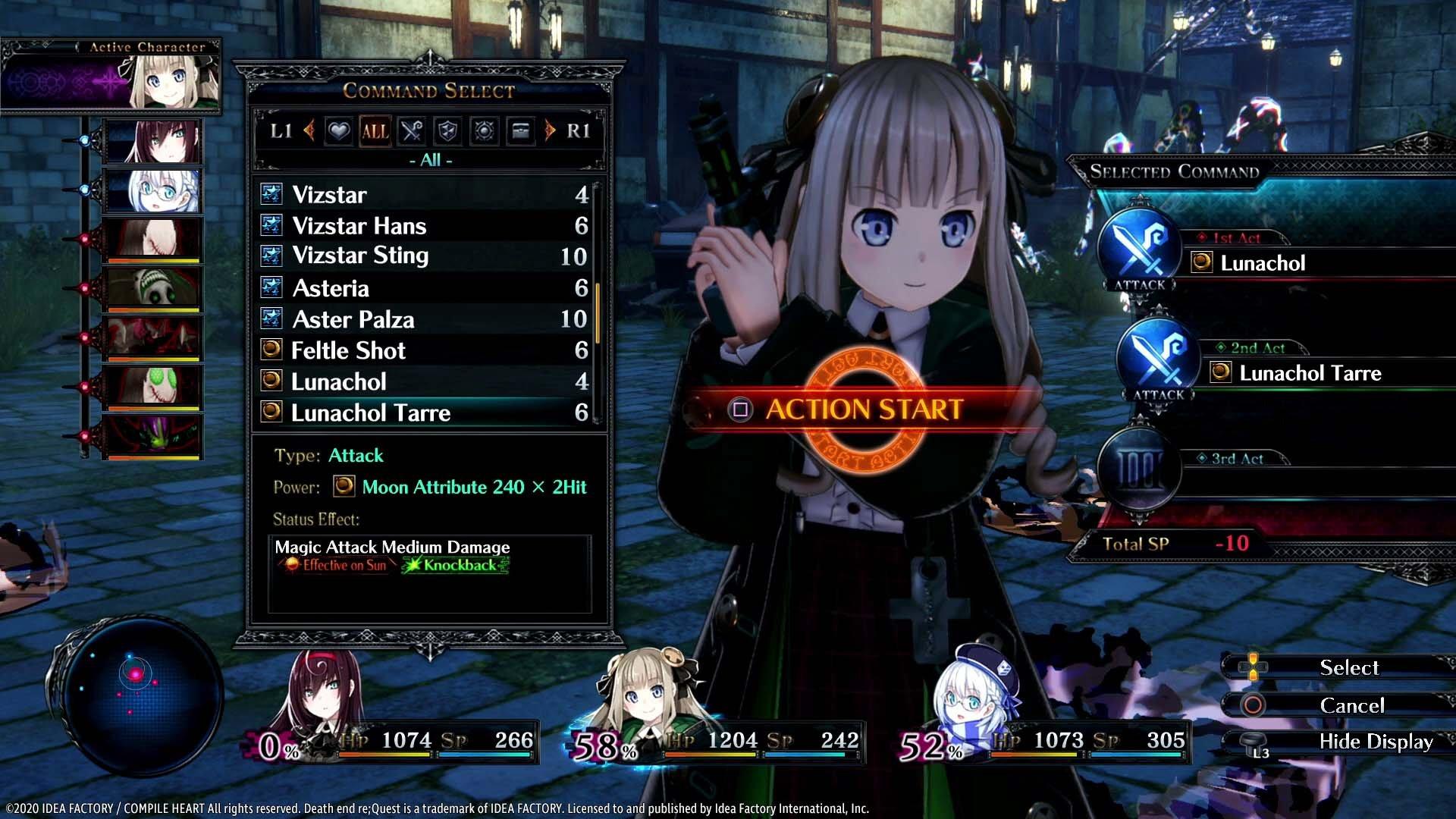Click the Command Select title bar
The height and width of the screenshot is (819, 1456).
pos(429,89)
